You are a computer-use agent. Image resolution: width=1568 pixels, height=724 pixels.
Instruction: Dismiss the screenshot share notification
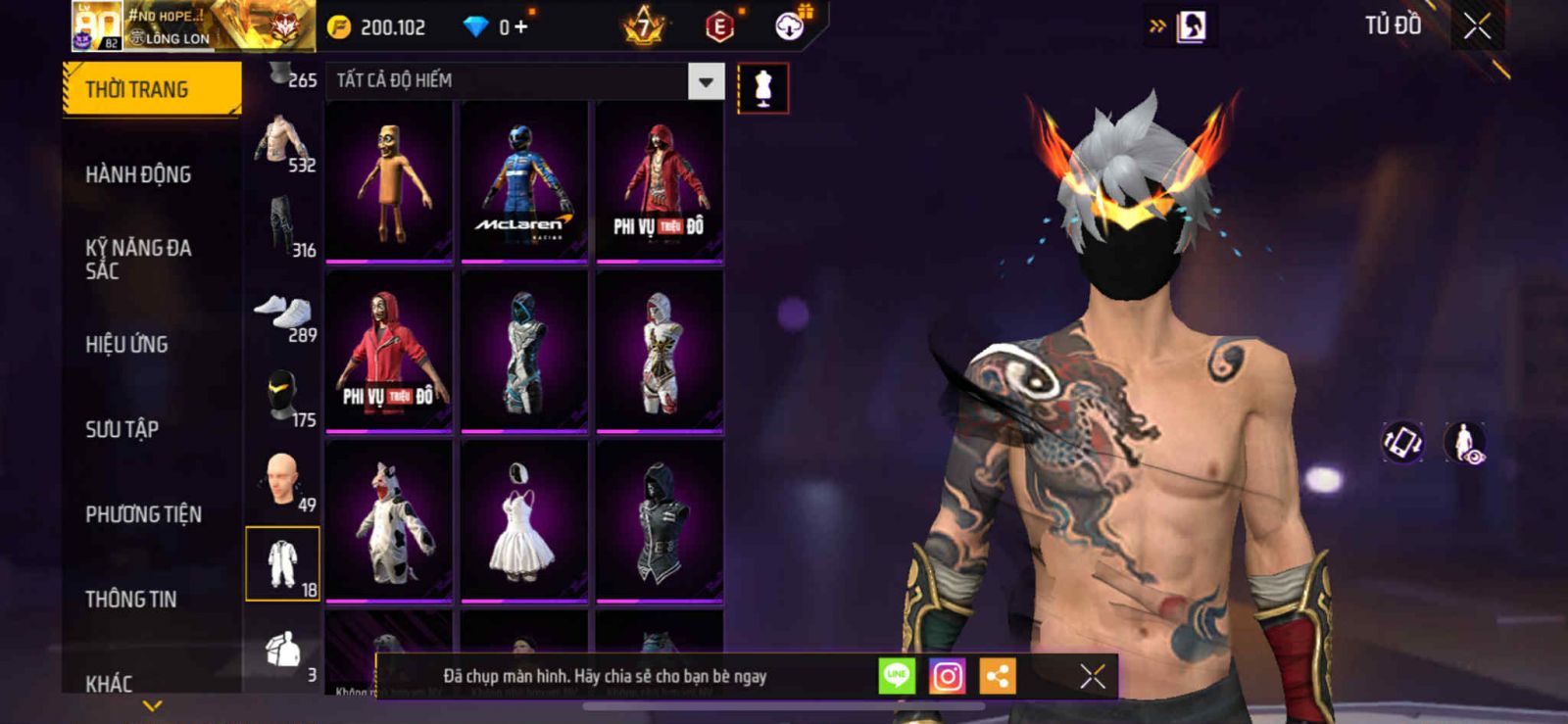coord(1092,676)
